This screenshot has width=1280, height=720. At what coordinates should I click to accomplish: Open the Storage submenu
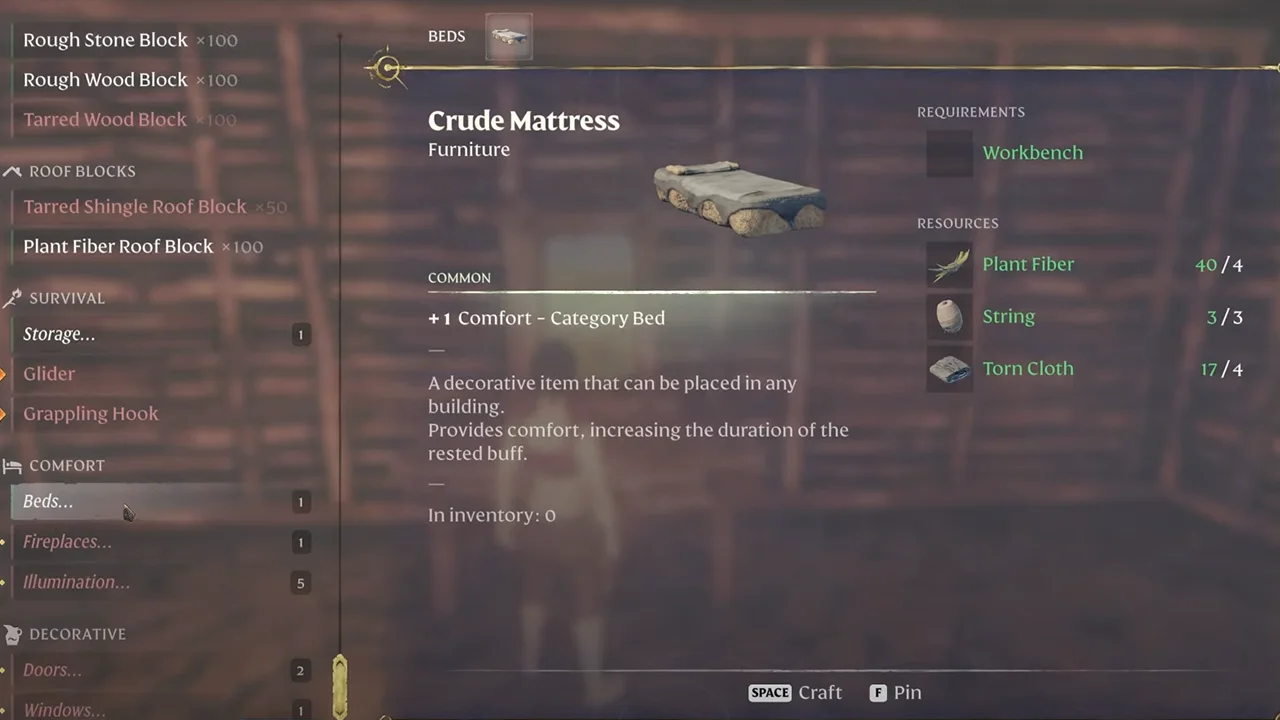(x=59, y=335)
